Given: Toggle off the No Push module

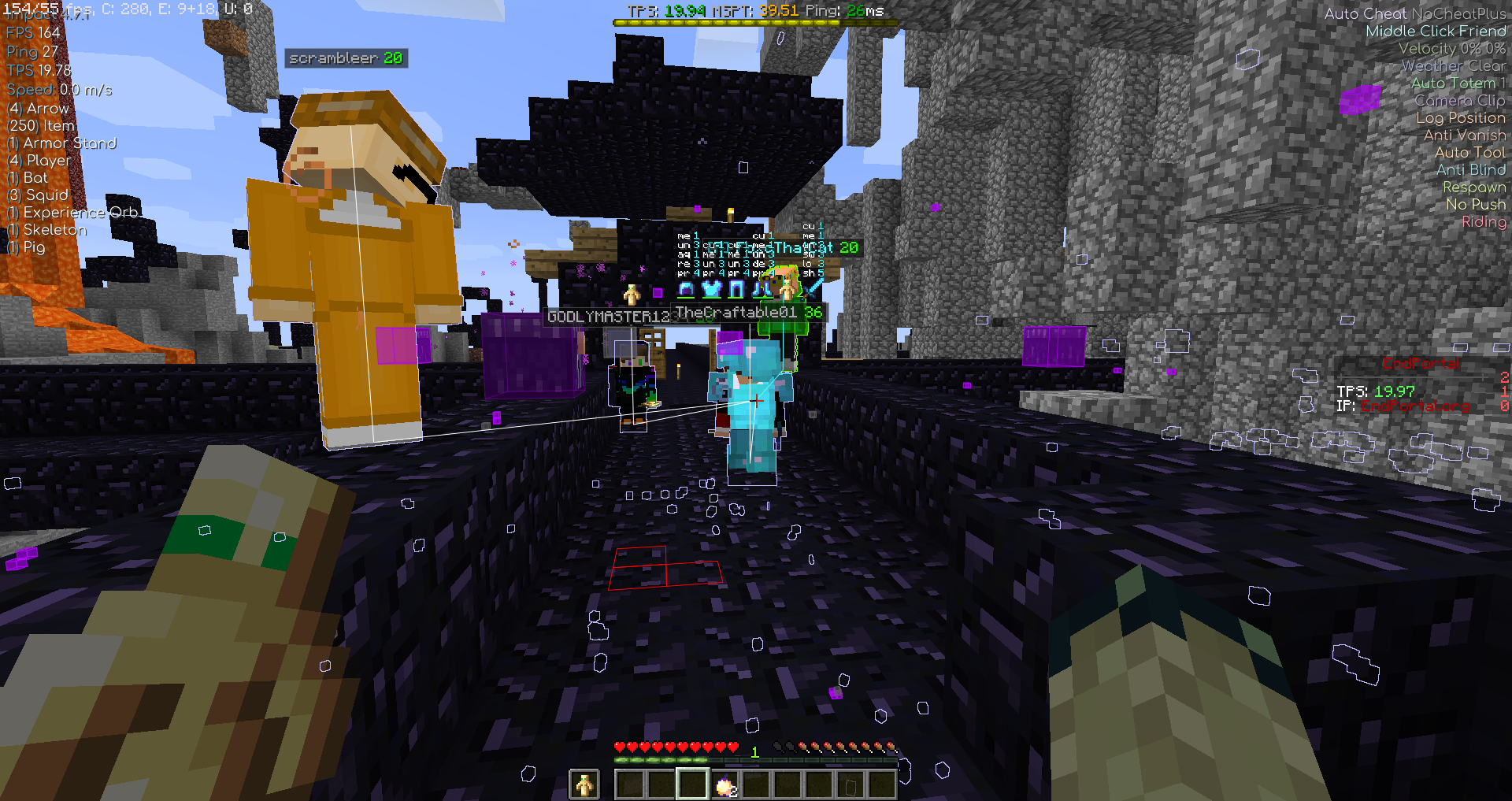Looking at the screenshot, I should [1475, 204].
